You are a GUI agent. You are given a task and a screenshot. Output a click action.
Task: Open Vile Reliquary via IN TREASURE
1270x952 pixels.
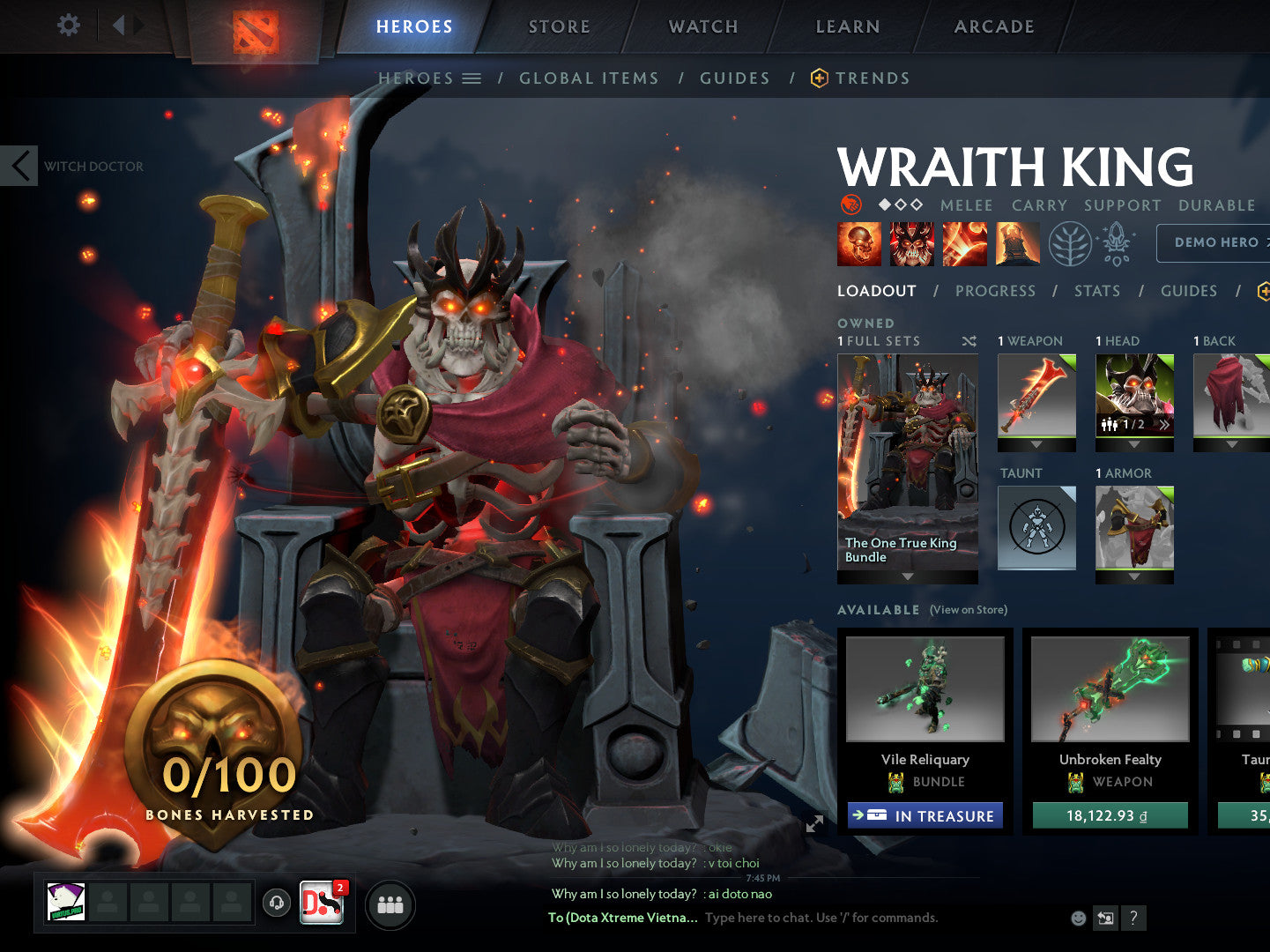925,815
